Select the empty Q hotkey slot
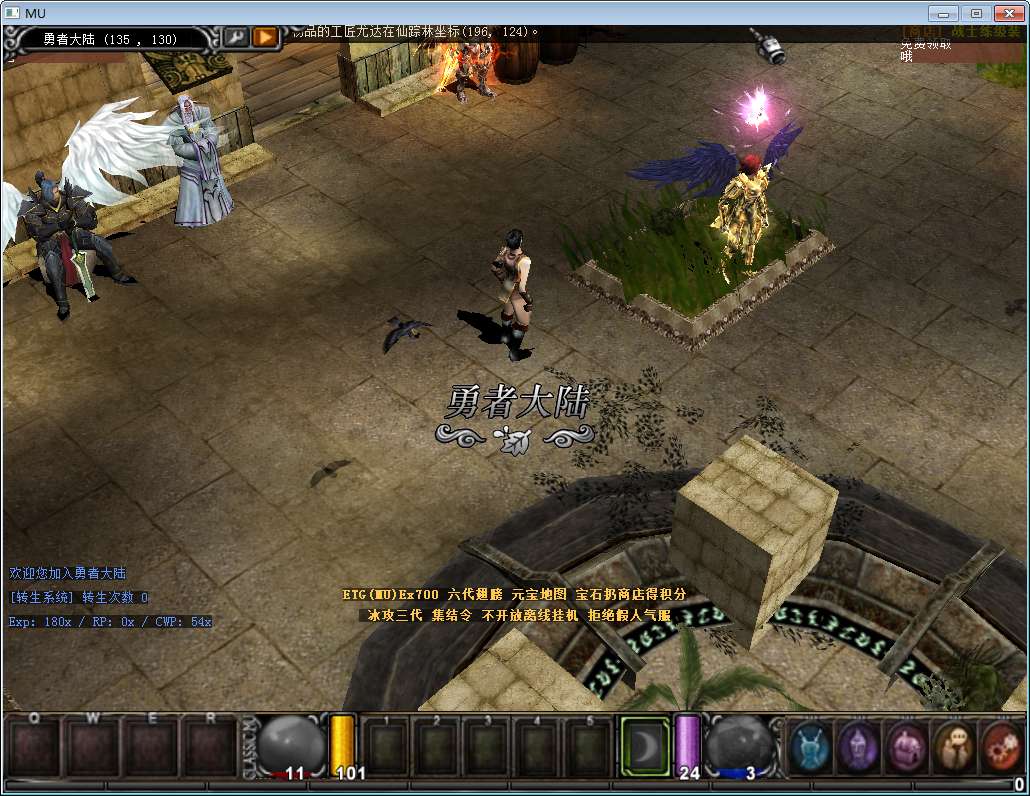The height and width of the screenshot is (796, 1030). 35,747
